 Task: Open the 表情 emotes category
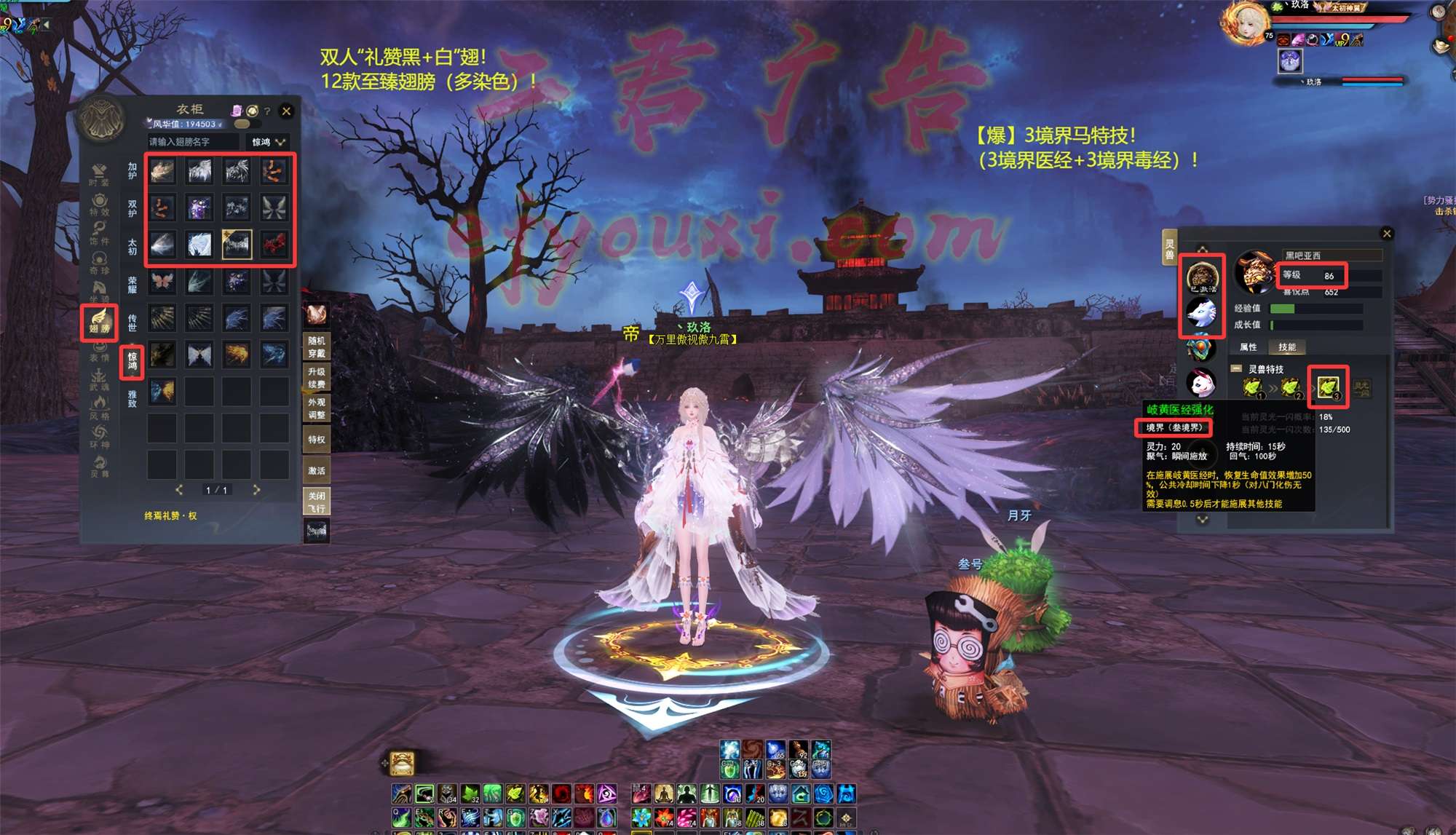[x=99, y=351]
